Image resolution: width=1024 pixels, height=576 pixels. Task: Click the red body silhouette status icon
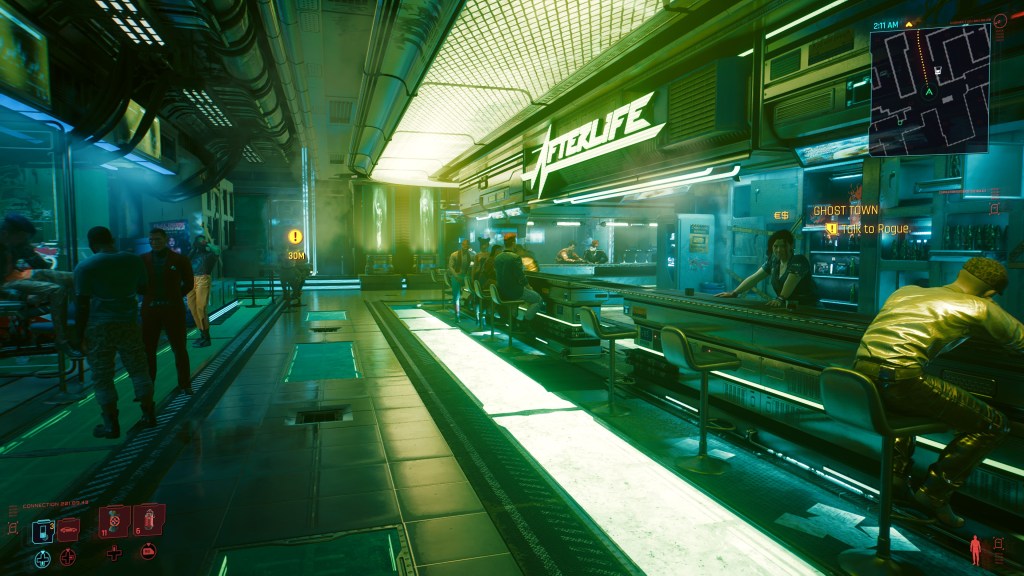coord(976,549)
